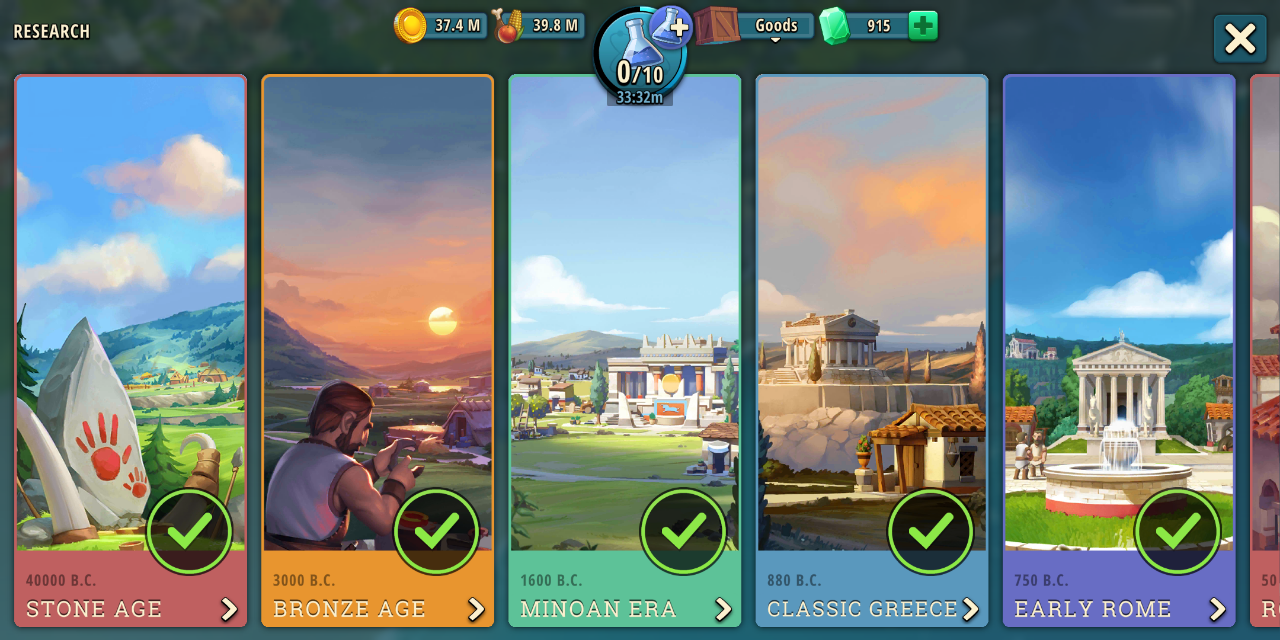Tap the gold coins counter
Viewport: 1280px width, 640px height.
pyautogui.click(x=440, y=26)
